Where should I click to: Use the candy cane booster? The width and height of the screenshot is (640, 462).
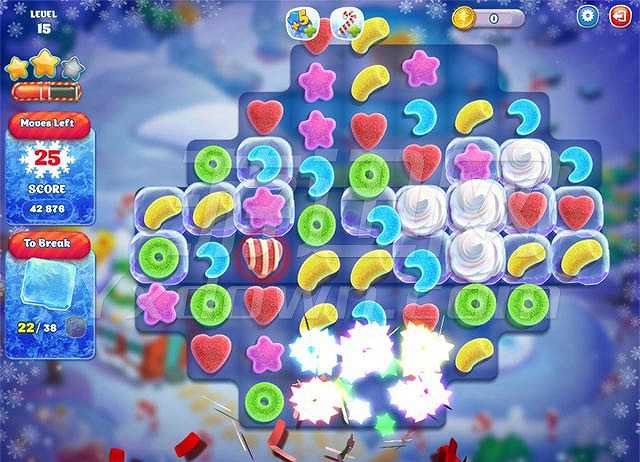coord(348,23)
